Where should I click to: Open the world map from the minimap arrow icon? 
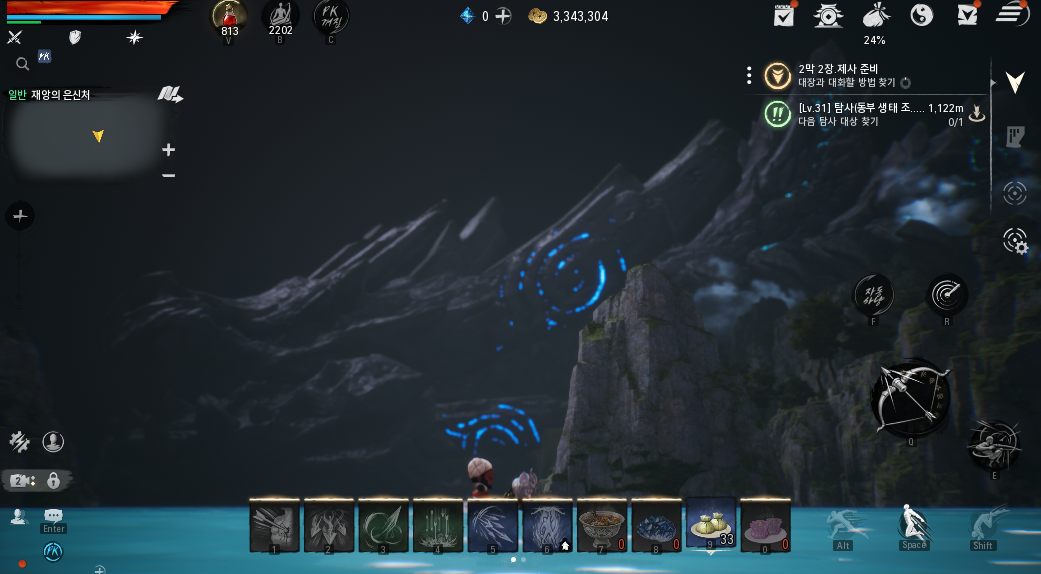click(169, 95)
